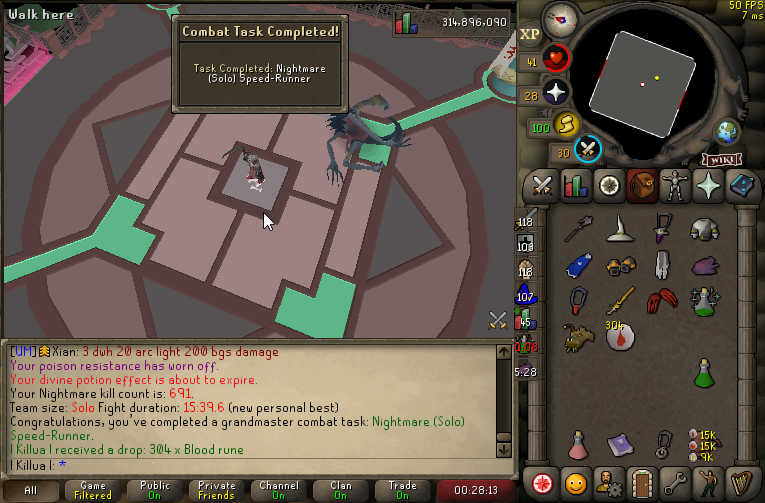Toggle run energy orb
Viewport: 765px width, 503px height.
point(567,126)
